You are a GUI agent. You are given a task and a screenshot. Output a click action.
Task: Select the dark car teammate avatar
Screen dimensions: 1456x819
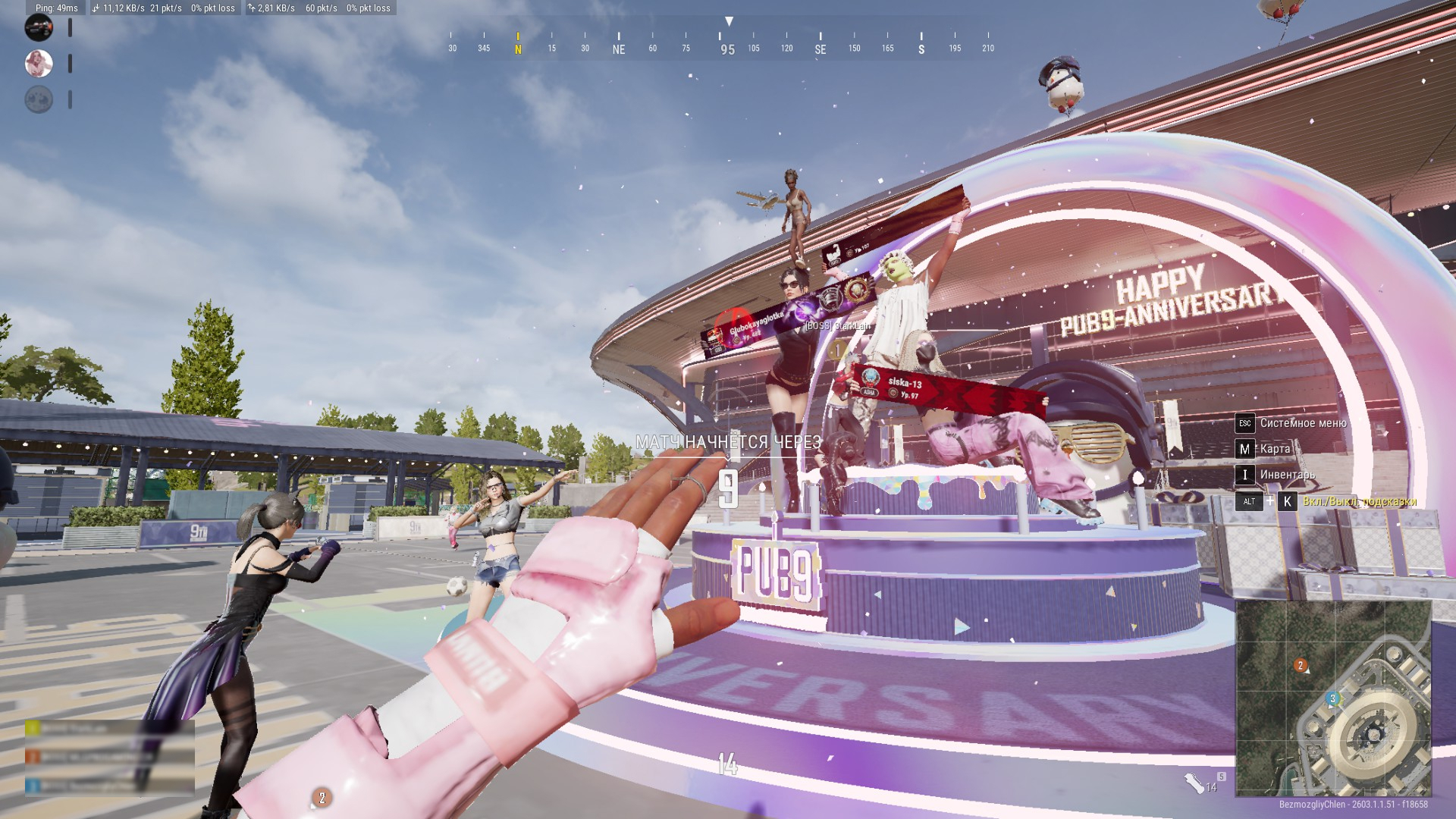tap(39, 28)
